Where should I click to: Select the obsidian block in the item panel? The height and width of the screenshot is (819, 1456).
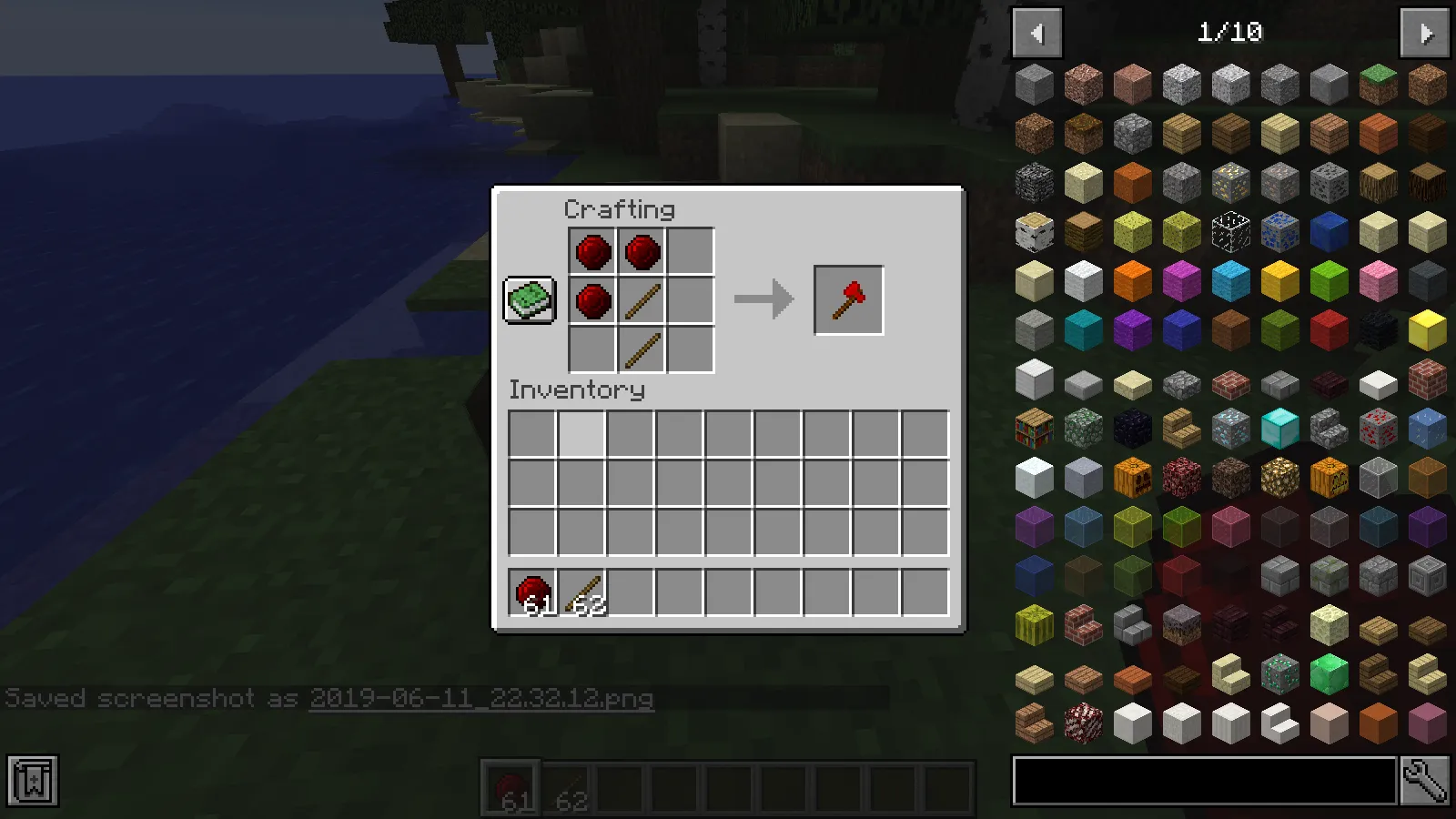(x=1132, y=430)
